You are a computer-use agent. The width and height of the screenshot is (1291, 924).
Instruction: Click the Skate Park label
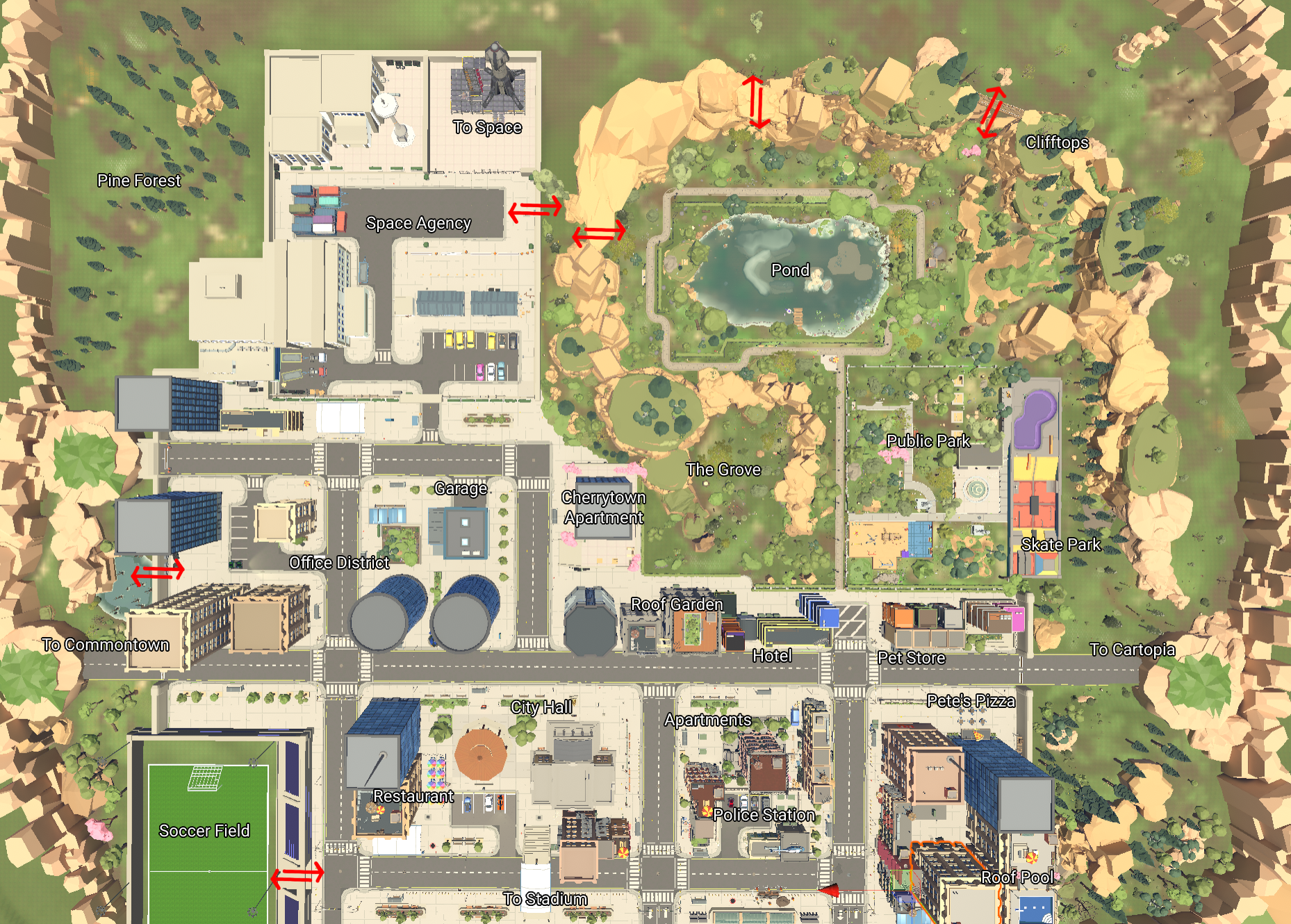(1060, 545)
